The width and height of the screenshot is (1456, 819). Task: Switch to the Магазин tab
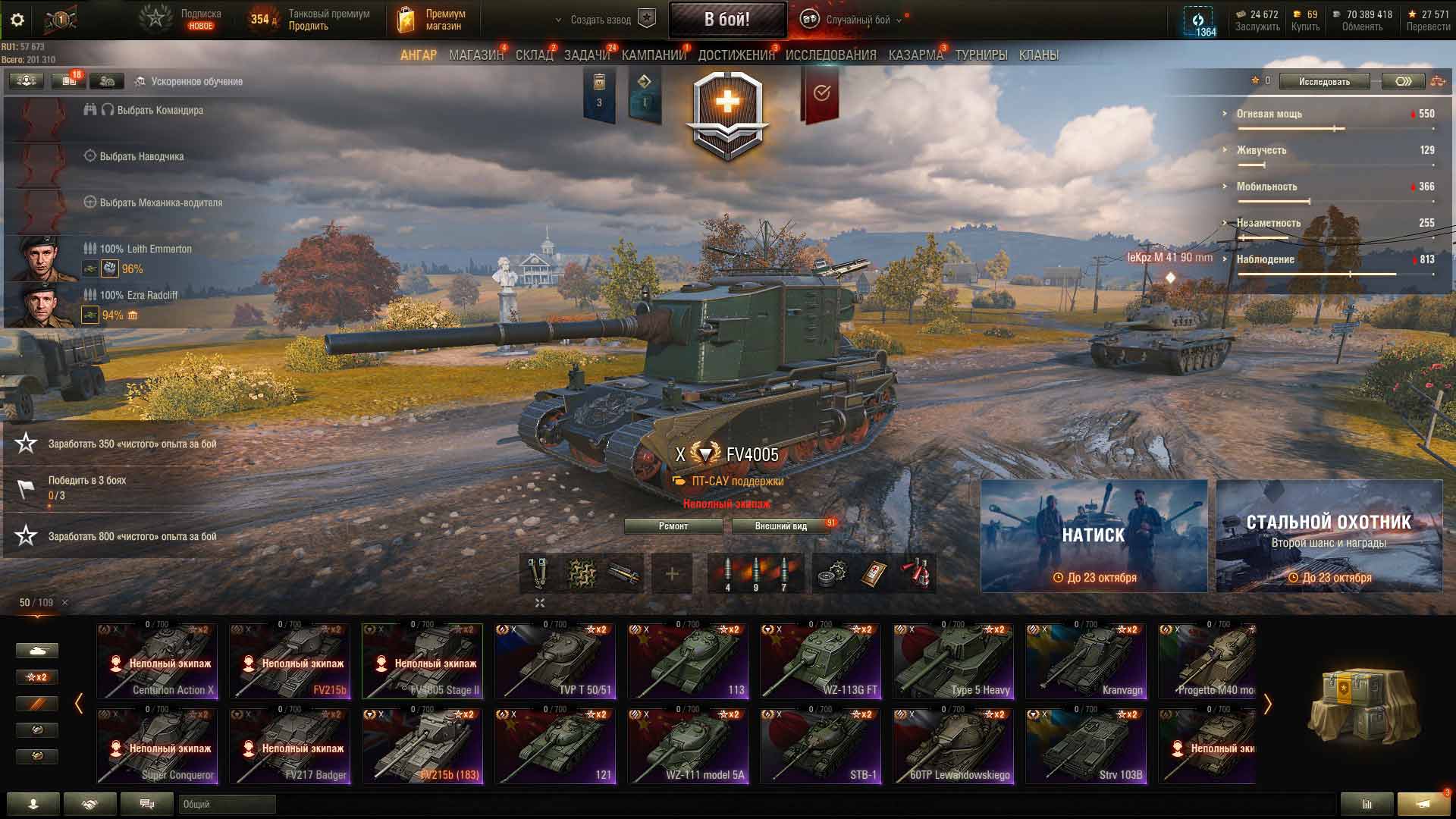(476, 55)
